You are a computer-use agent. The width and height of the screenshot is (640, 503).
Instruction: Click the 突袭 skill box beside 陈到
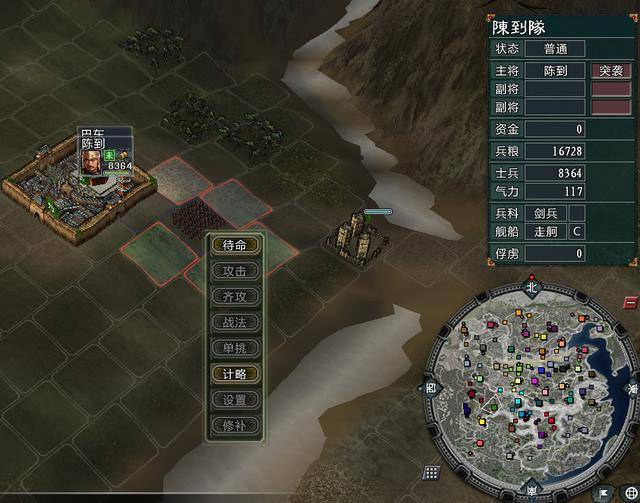610,71
